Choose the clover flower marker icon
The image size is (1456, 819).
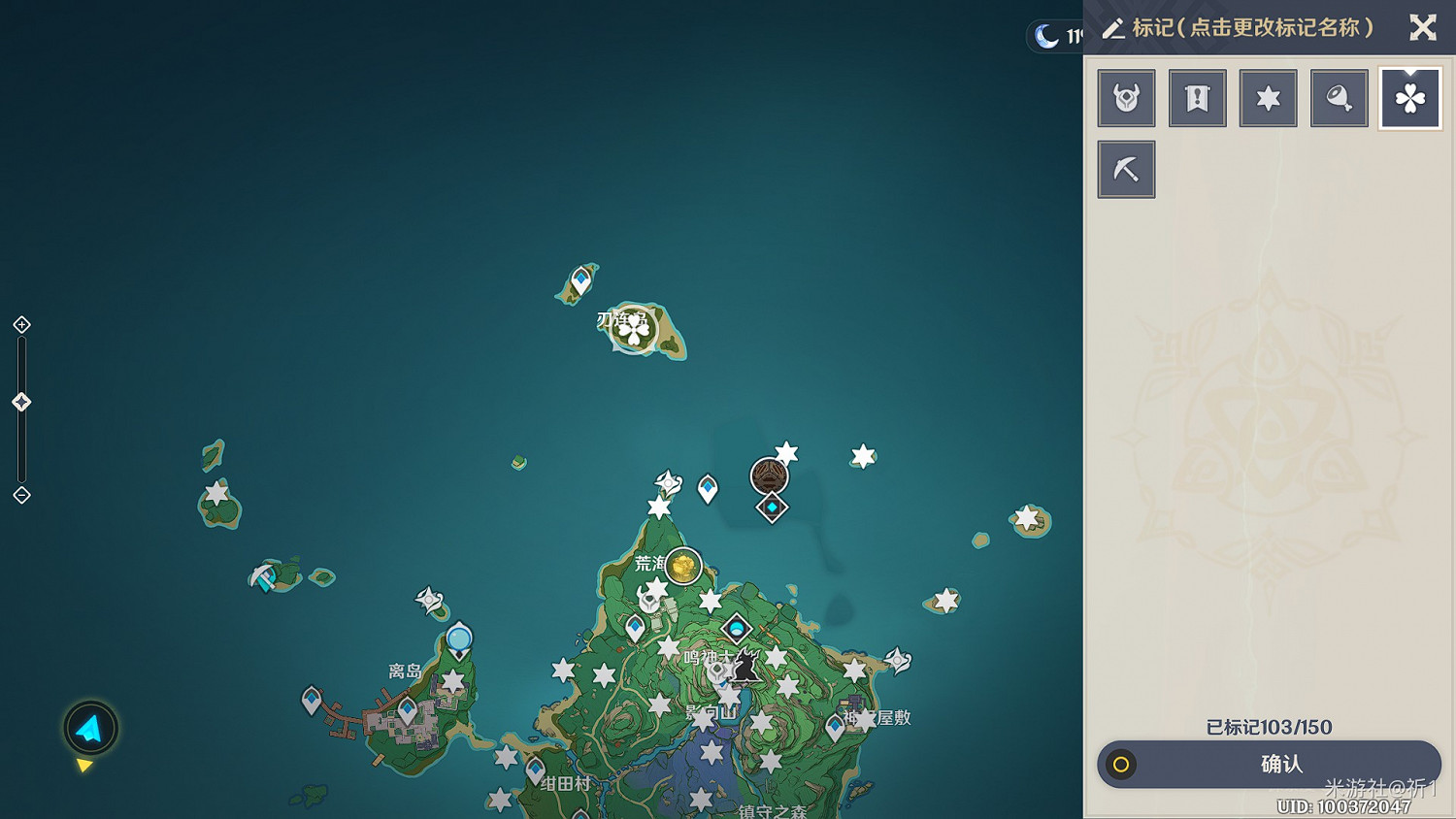point(1409,98)
